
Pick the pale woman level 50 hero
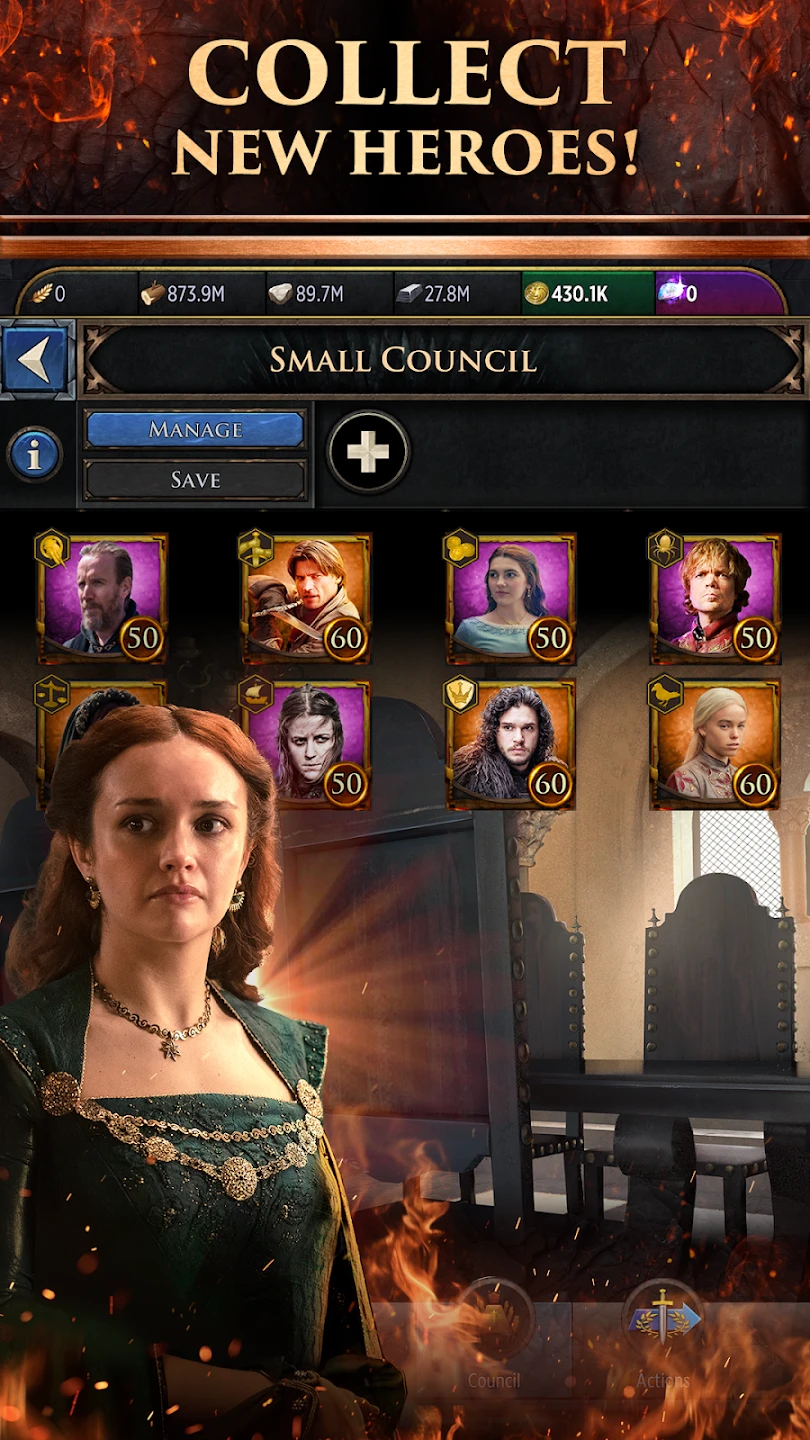tap(307, 745)
